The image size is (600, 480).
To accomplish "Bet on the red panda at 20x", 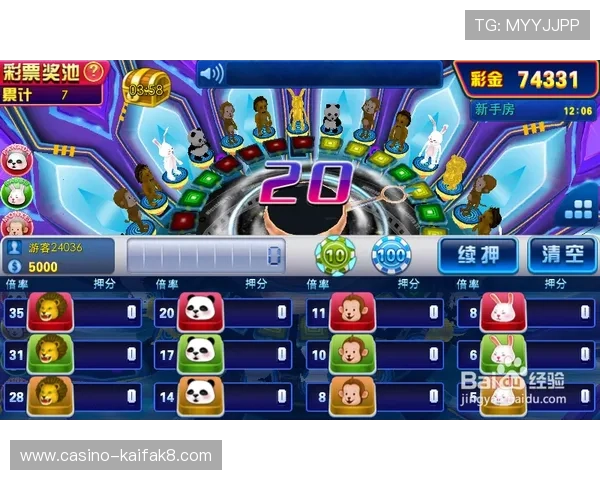I will (x=200, y=312).
